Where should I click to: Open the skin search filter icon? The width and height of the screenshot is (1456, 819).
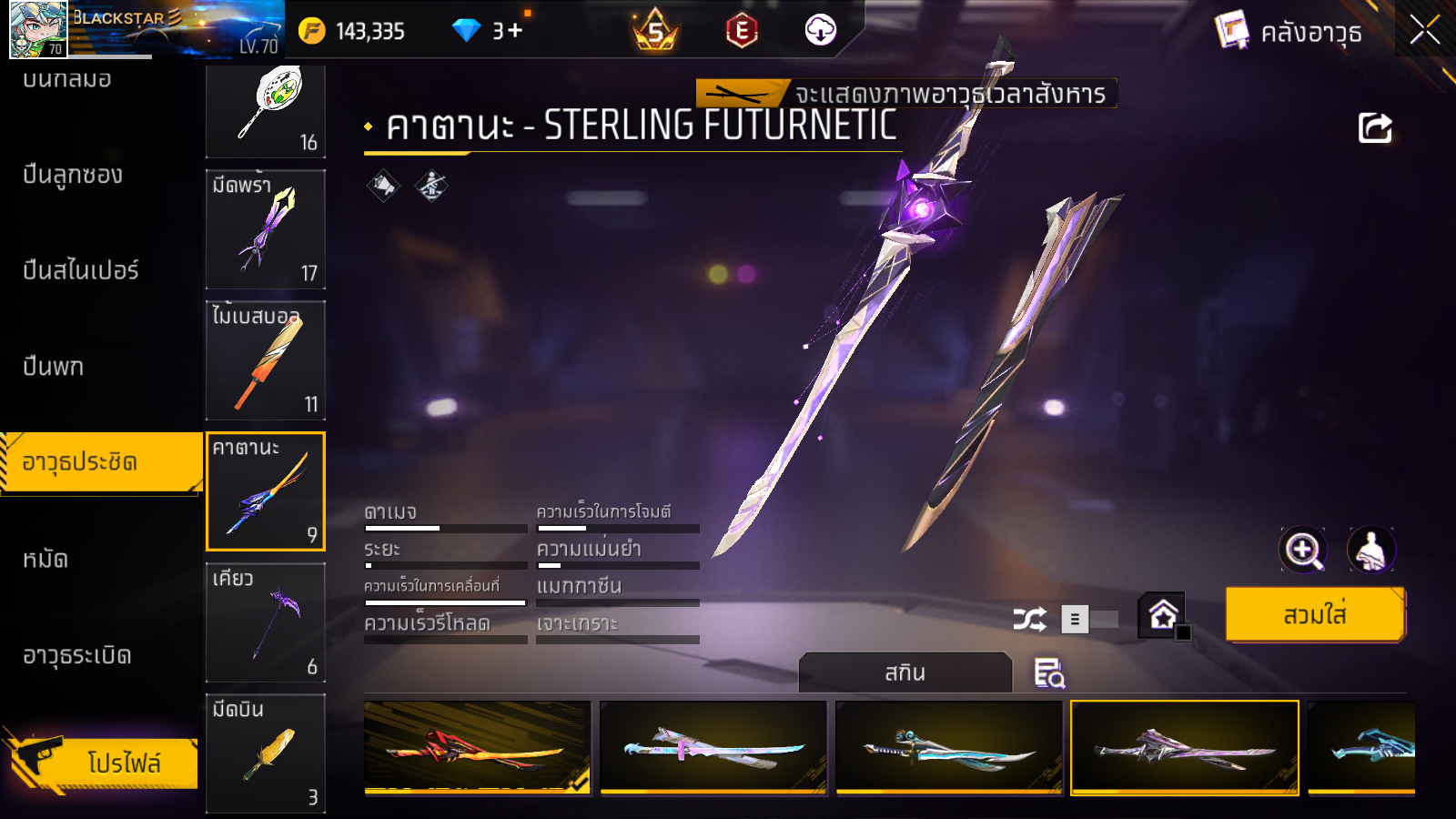click(x=1049, y=673)
